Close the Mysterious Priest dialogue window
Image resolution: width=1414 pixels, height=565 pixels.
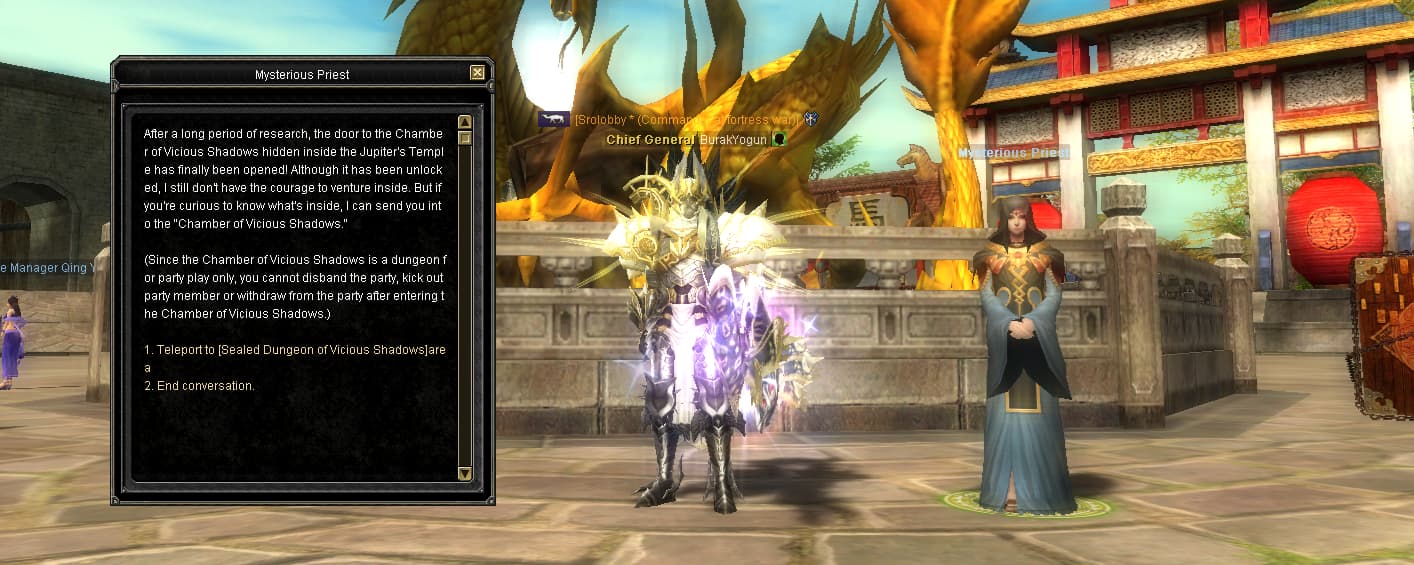pos(477,72)
